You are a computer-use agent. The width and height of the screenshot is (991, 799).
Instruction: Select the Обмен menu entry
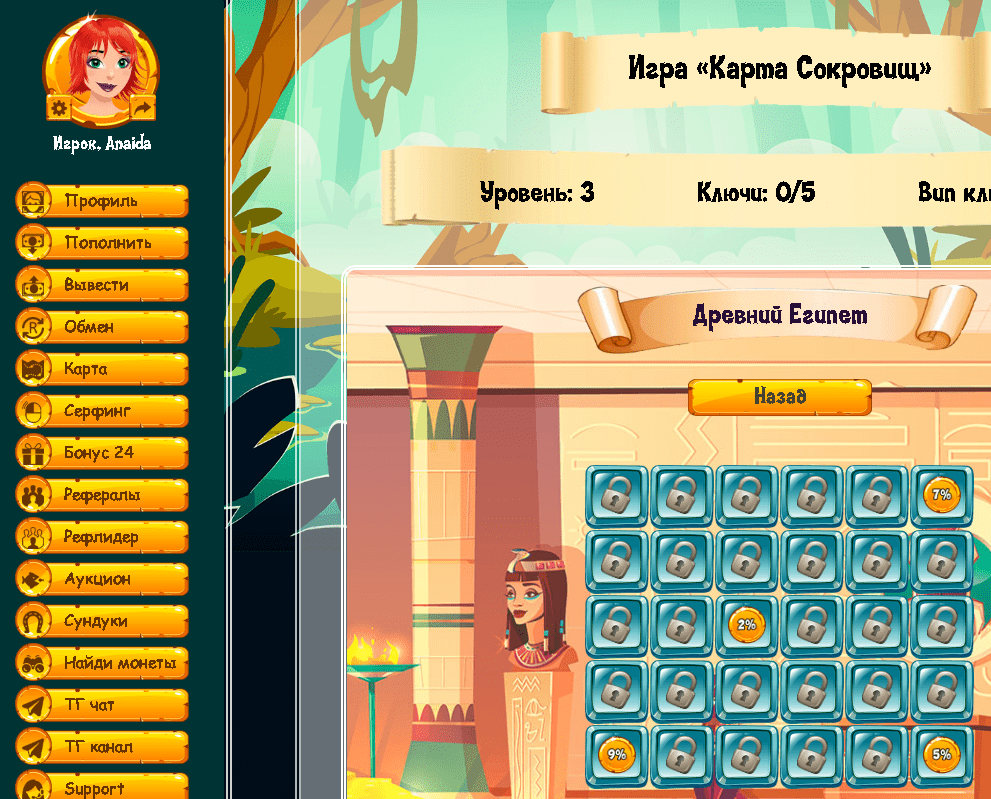click(x=102, y=327)
